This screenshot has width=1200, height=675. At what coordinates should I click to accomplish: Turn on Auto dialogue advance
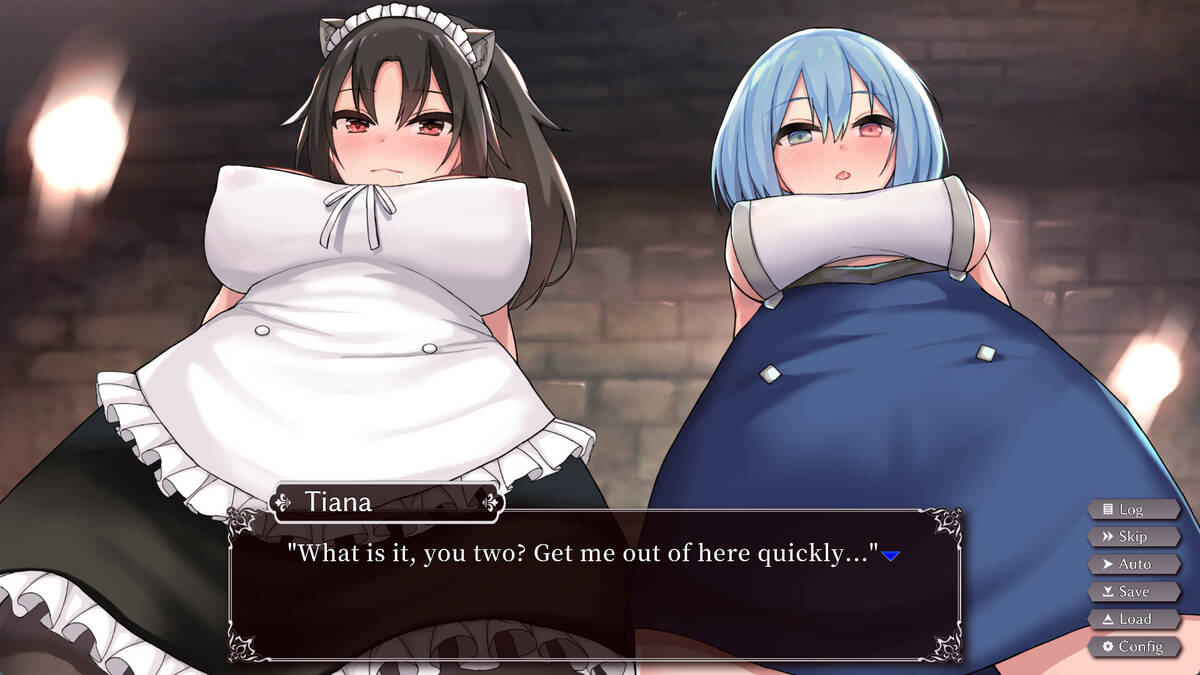(x=1134, y=564)
